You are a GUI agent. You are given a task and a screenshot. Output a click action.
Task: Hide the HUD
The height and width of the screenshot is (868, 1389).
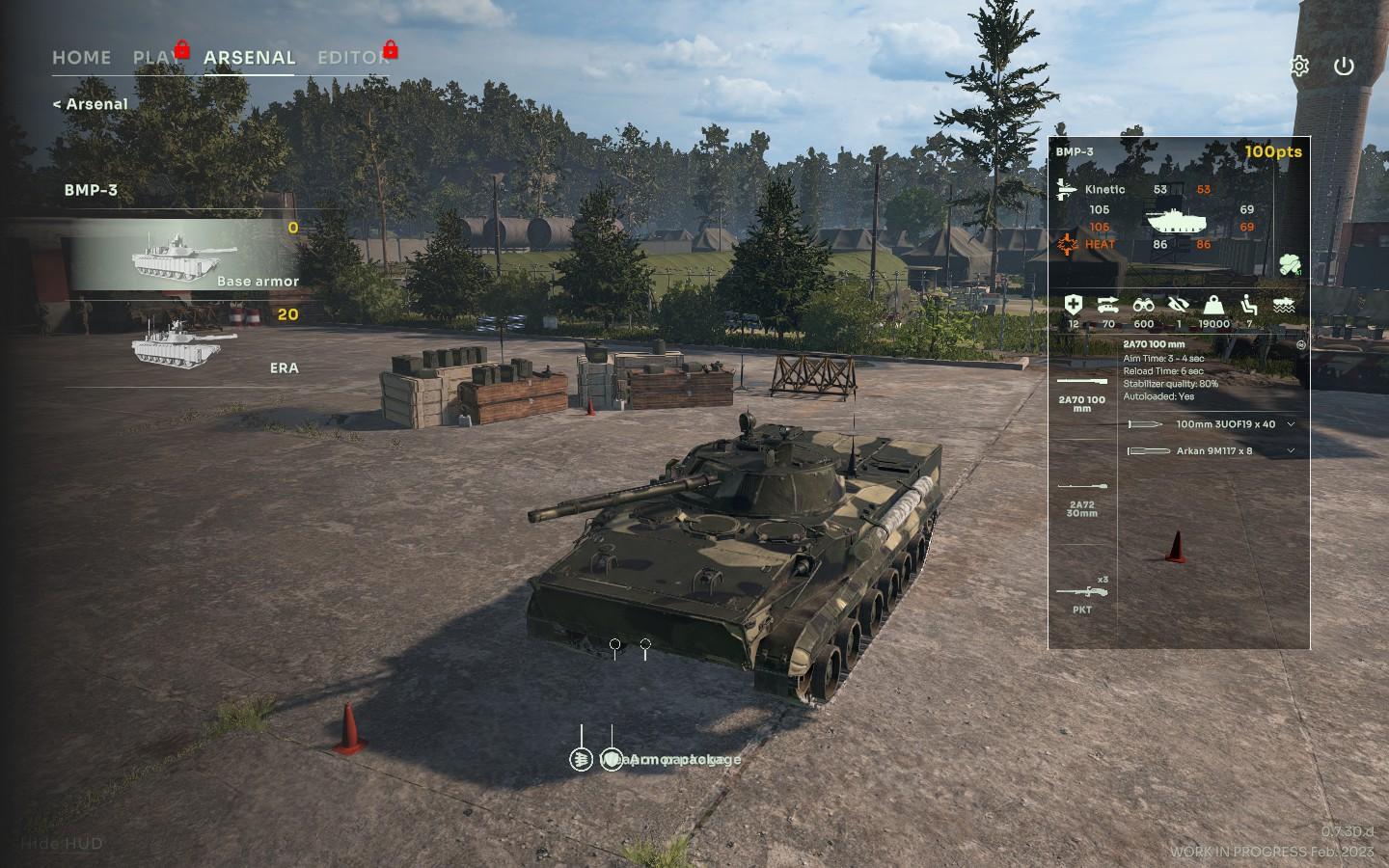[x=61, y=843]
